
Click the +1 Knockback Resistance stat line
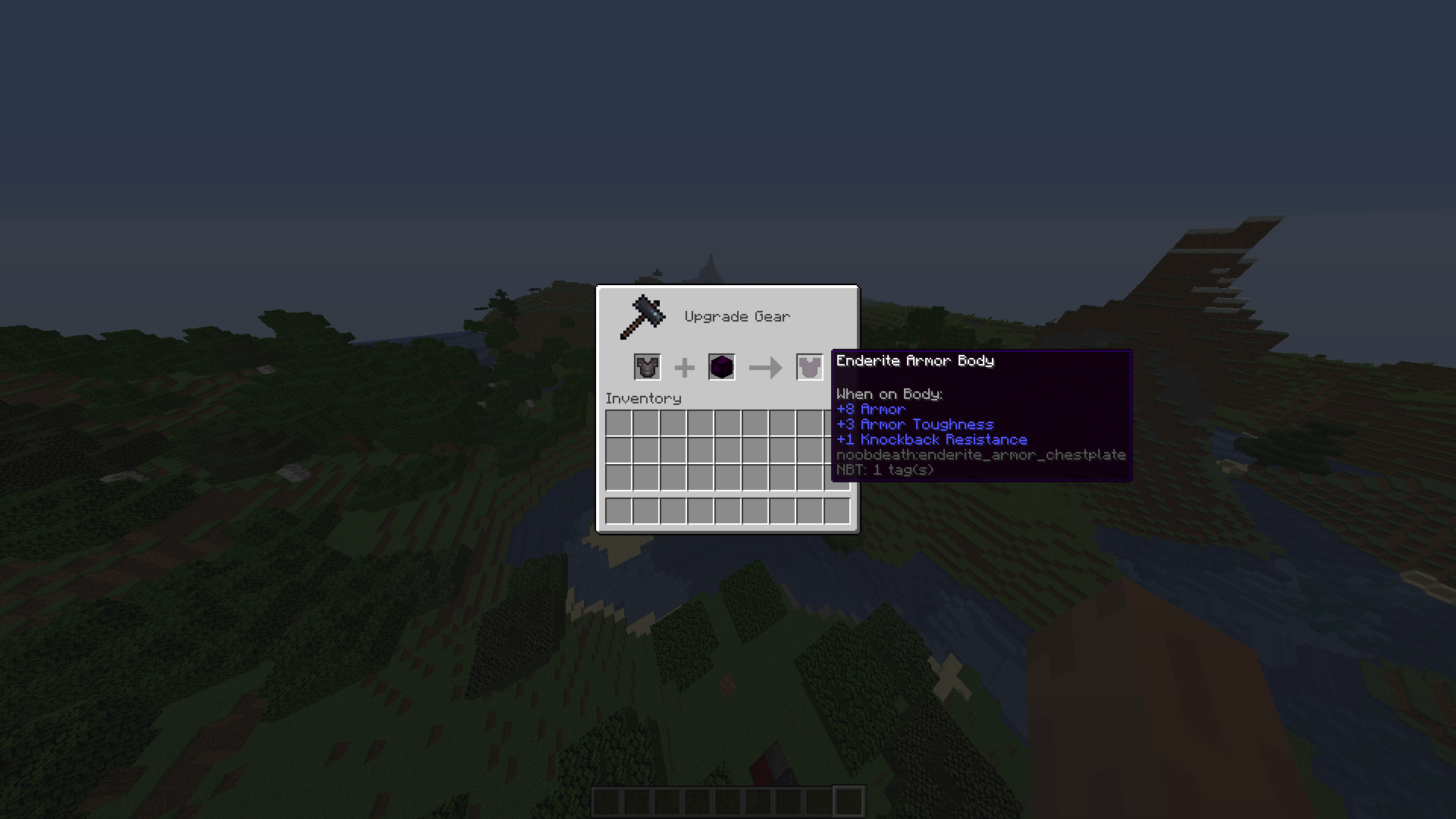point(931,439)
